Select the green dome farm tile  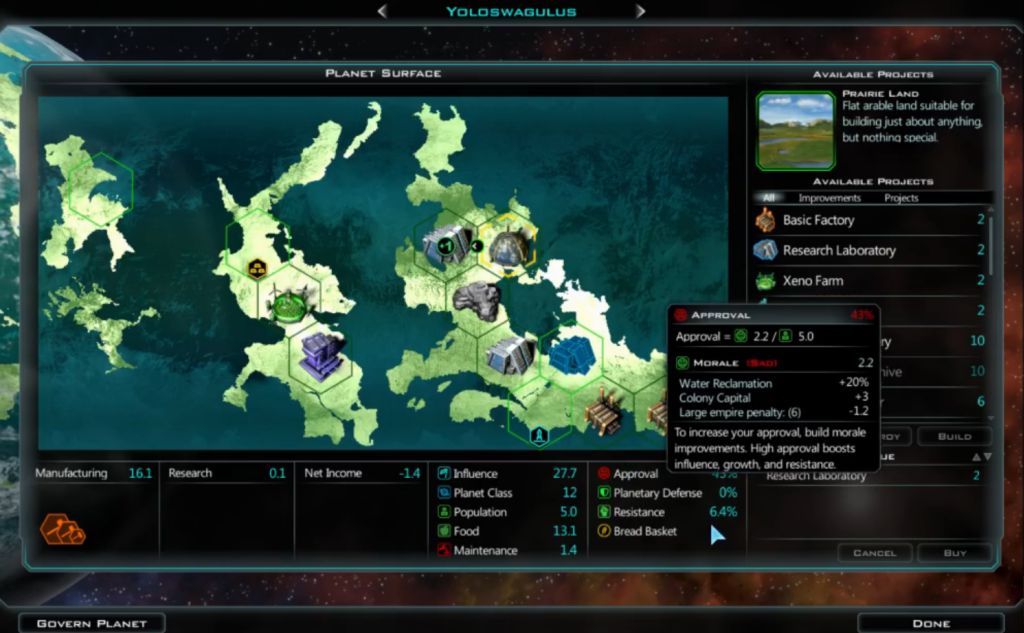coord(289,301)
